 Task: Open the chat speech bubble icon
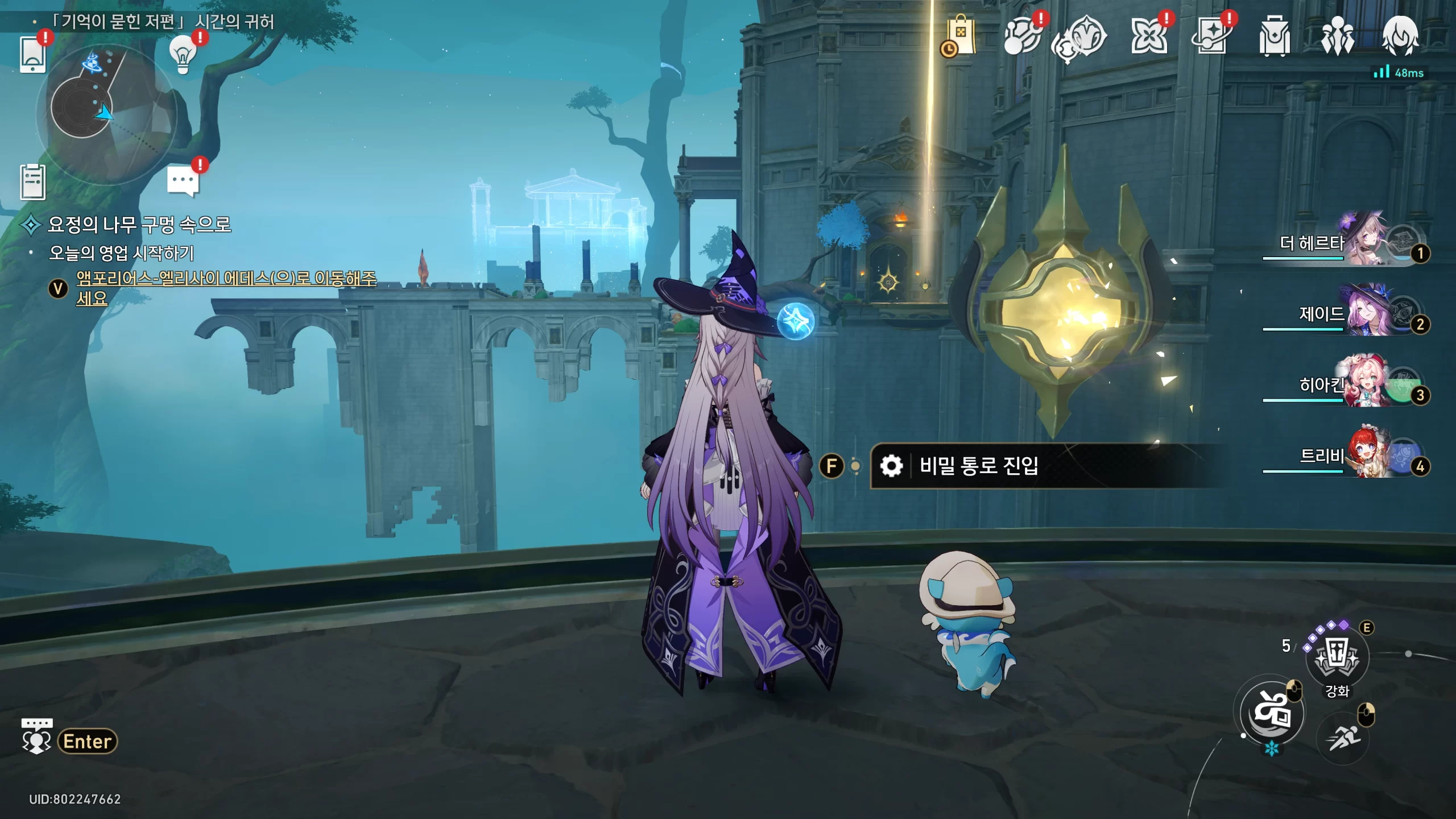click(x=183, y=182)
